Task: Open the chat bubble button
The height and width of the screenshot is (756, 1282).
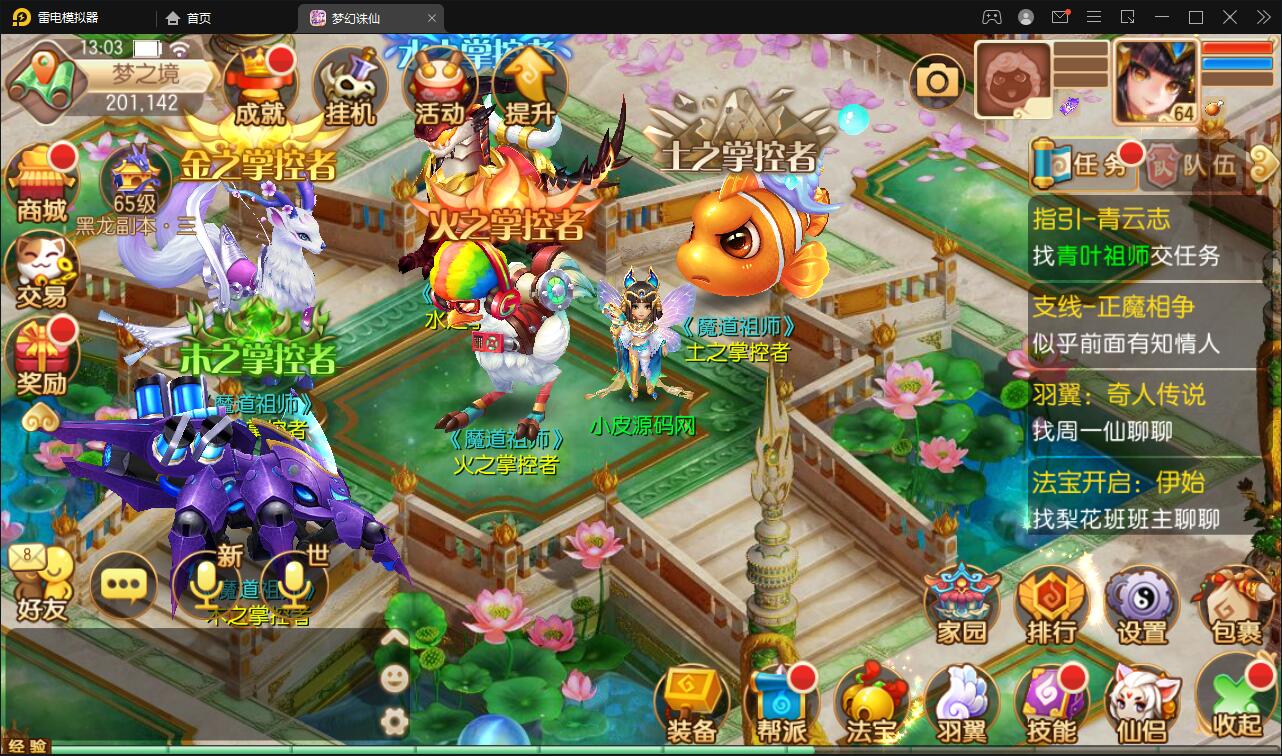Action: (x=124, y=584)
